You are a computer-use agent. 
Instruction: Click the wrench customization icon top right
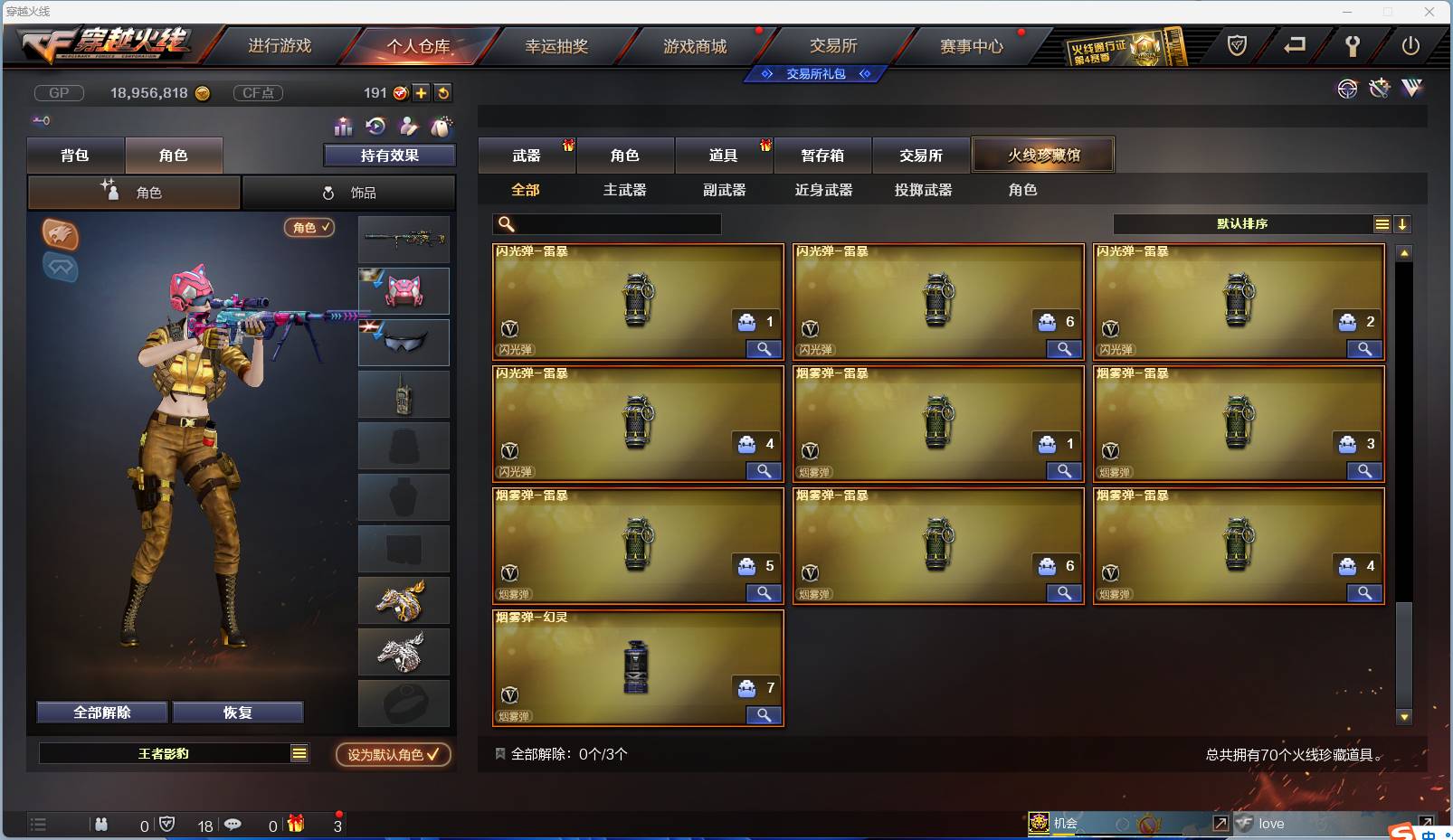[x=1379, y=89]
